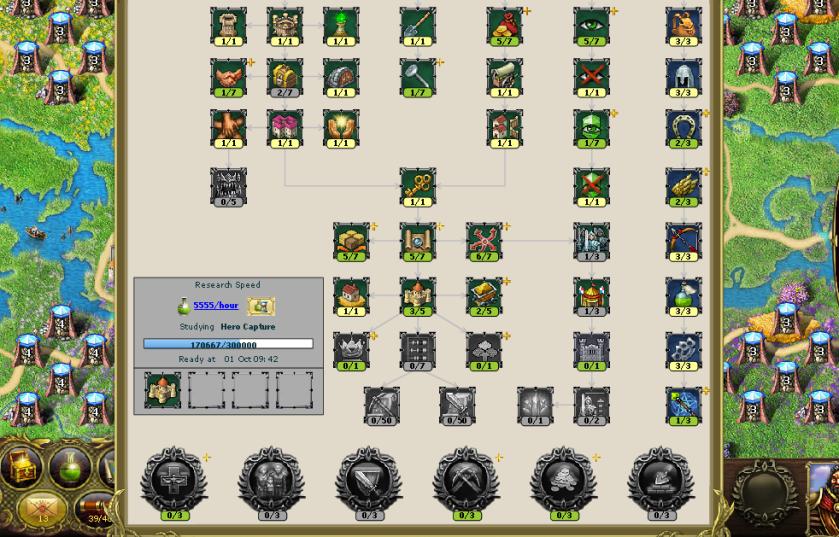The width and height of the screenshot is (839, 537).
Task: Select the golden keys research node
Action: tap(417, 185)
